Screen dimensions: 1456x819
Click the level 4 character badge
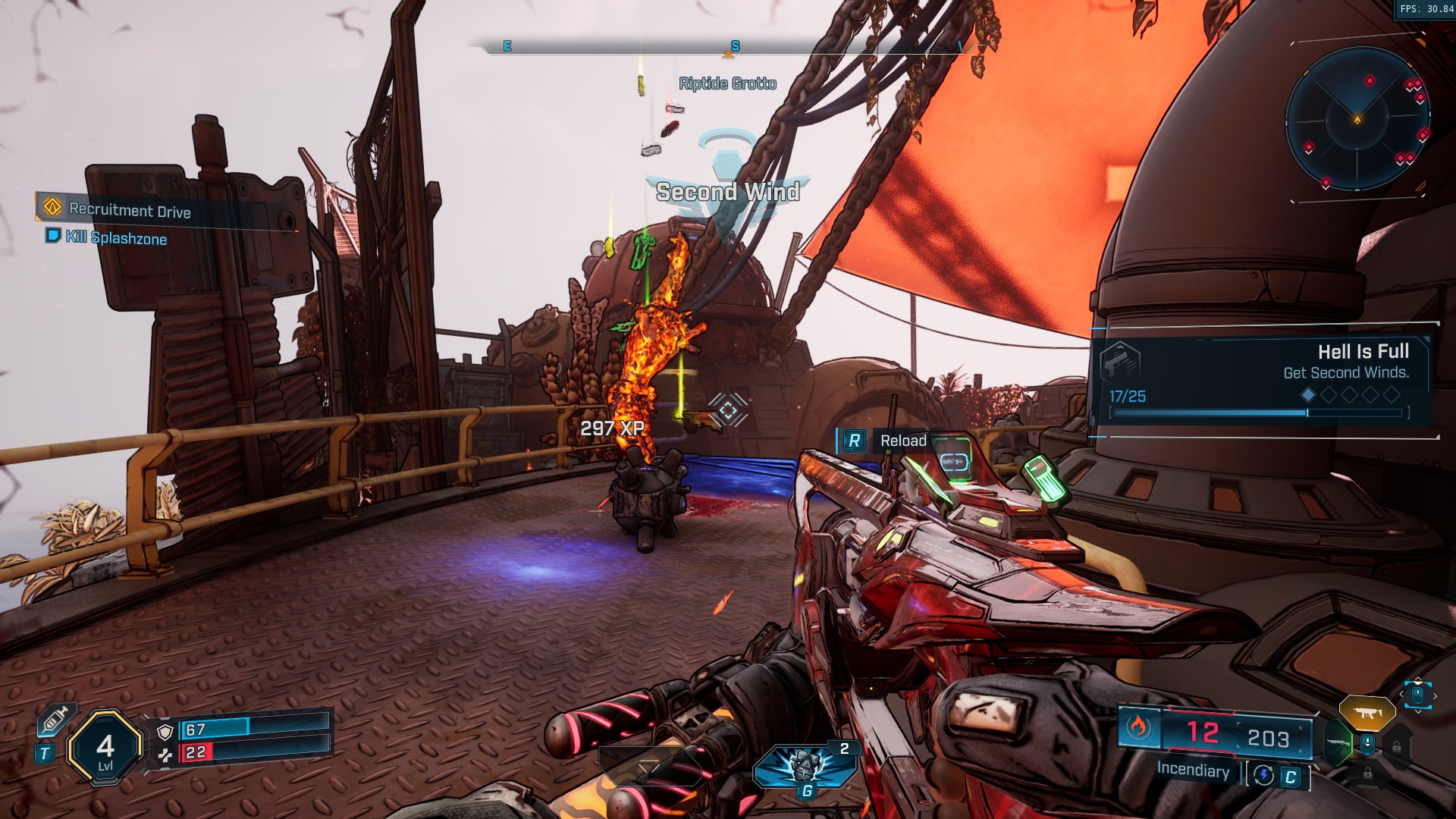[105, 748]
